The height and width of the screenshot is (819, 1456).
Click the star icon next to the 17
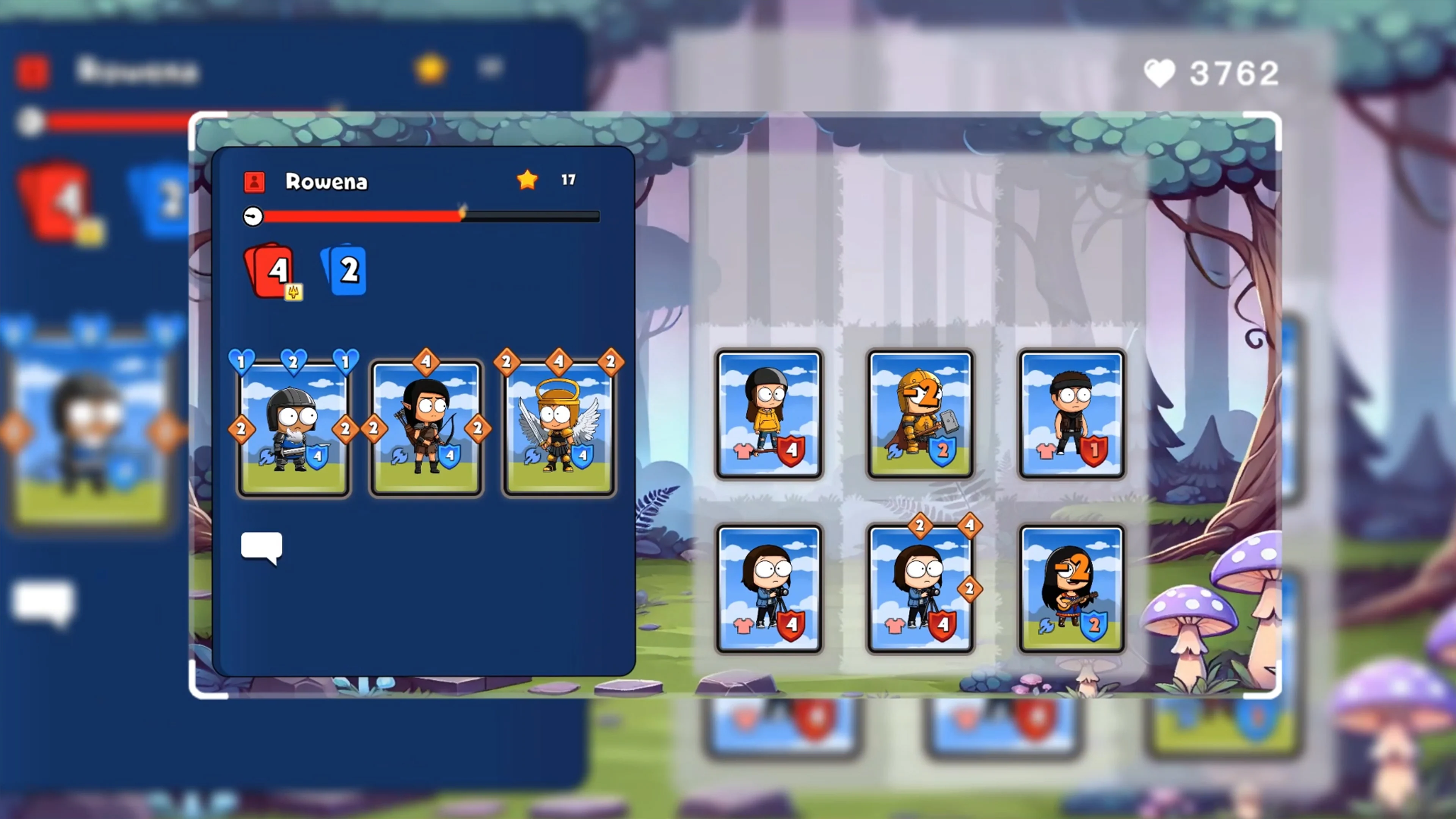[527, 180]
